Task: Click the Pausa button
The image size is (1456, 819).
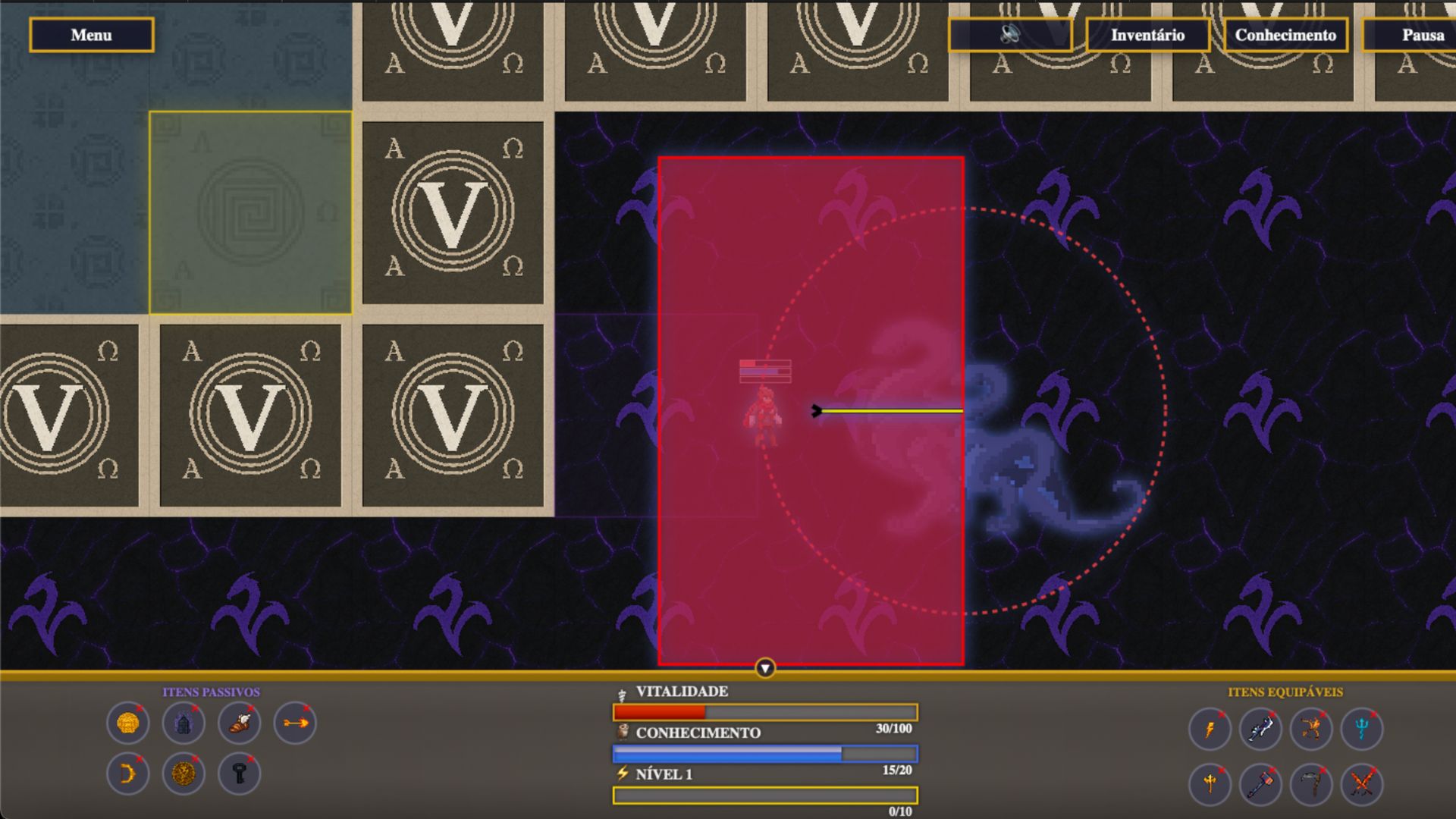Action: pos(1418,35)
